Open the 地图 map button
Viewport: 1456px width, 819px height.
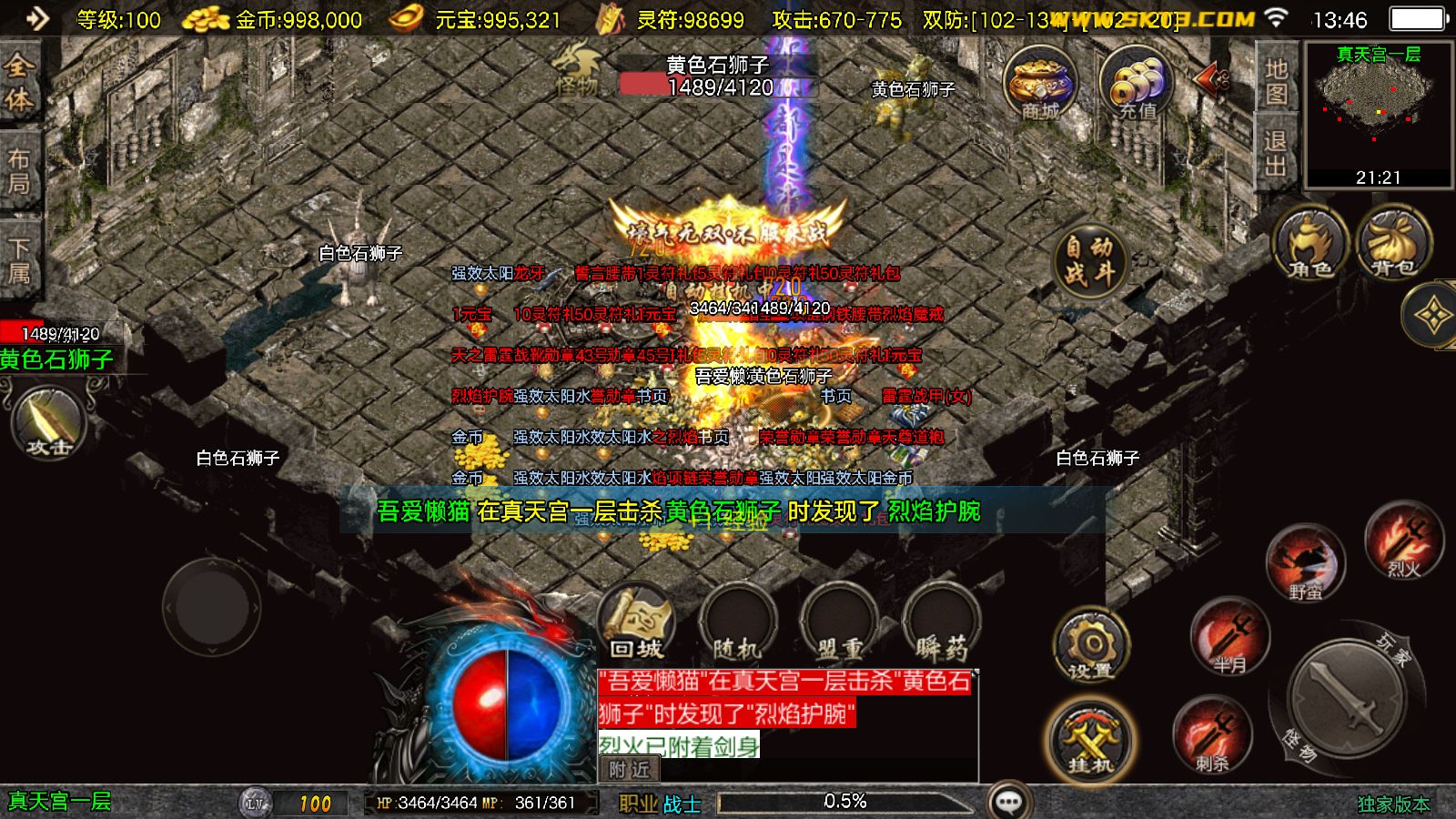coord(1276,81)
